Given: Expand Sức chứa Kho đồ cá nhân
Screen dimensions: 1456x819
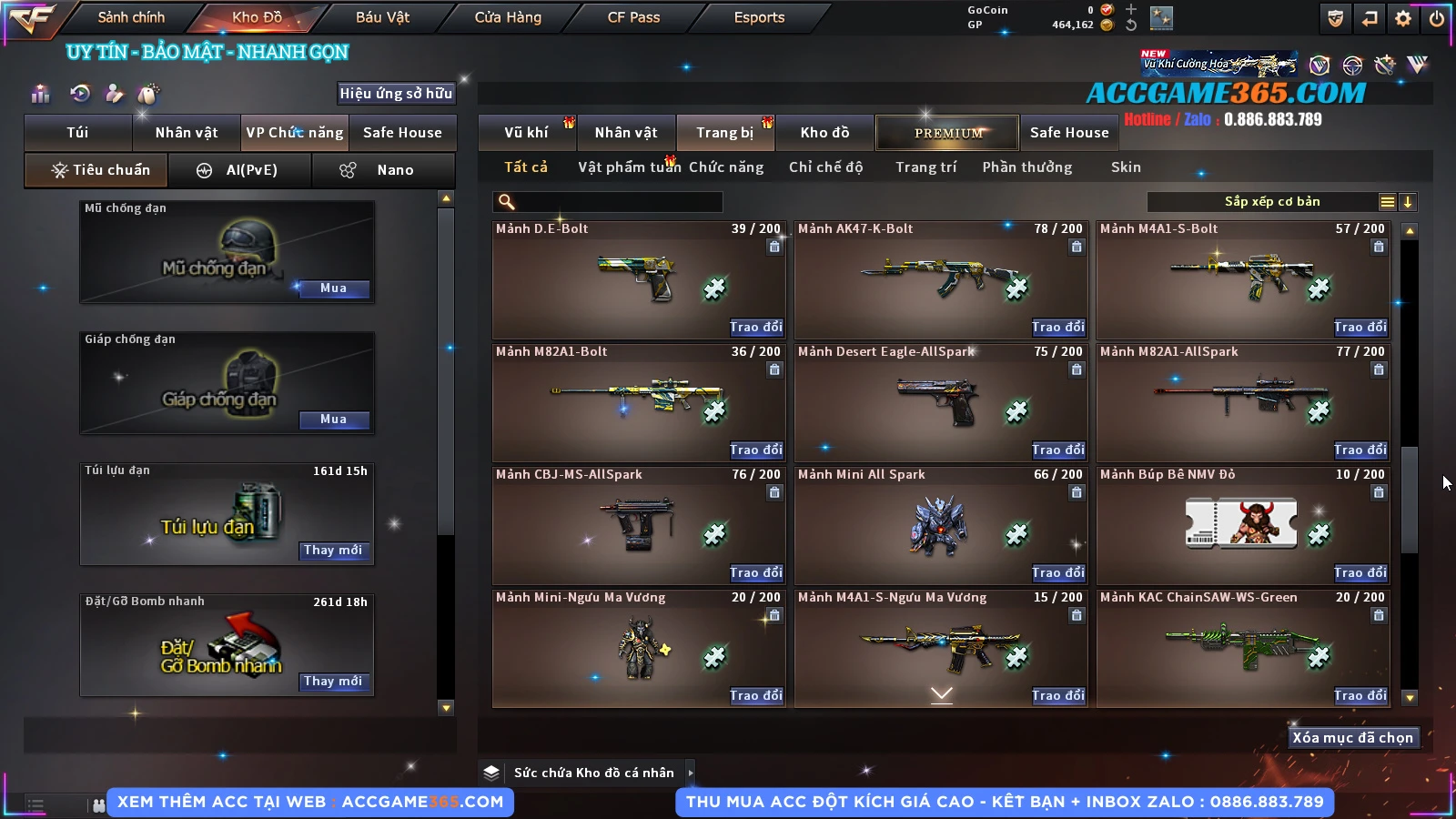Looking at the screenshot, I should coord(691,773).
